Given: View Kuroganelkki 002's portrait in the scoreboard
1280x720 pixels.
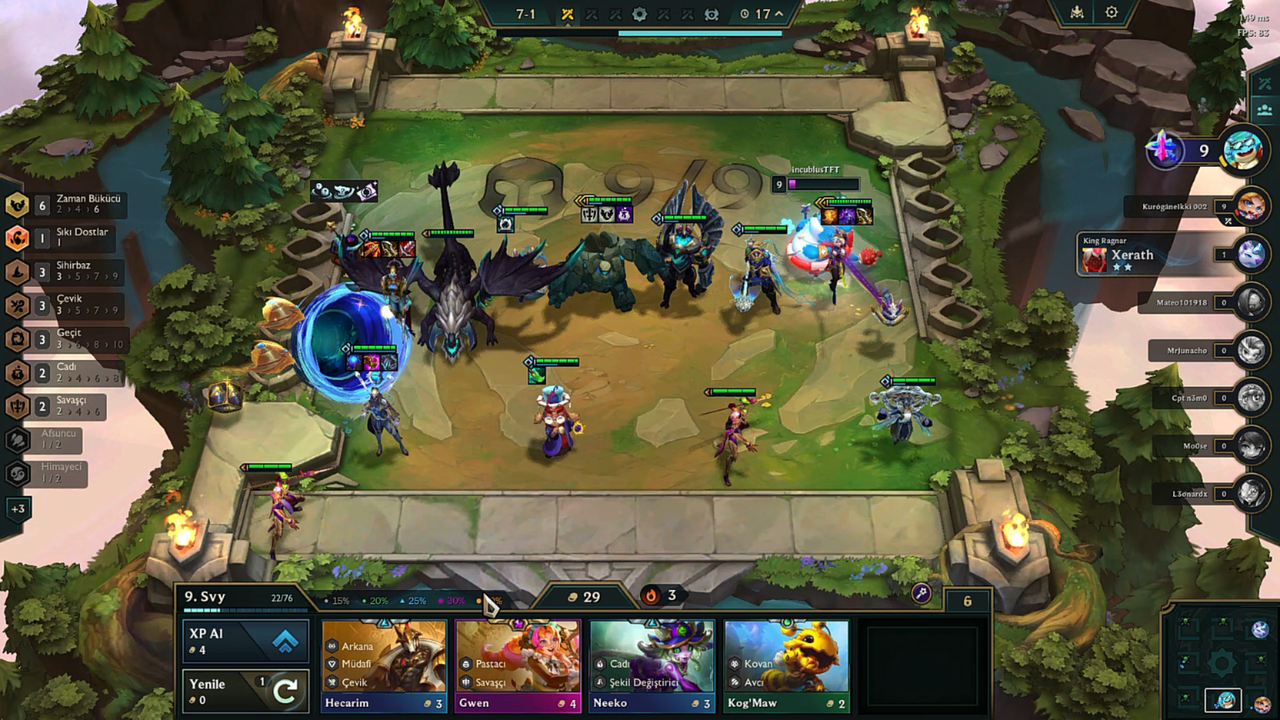Looking at the screenshot, I should pos(1251,206).
